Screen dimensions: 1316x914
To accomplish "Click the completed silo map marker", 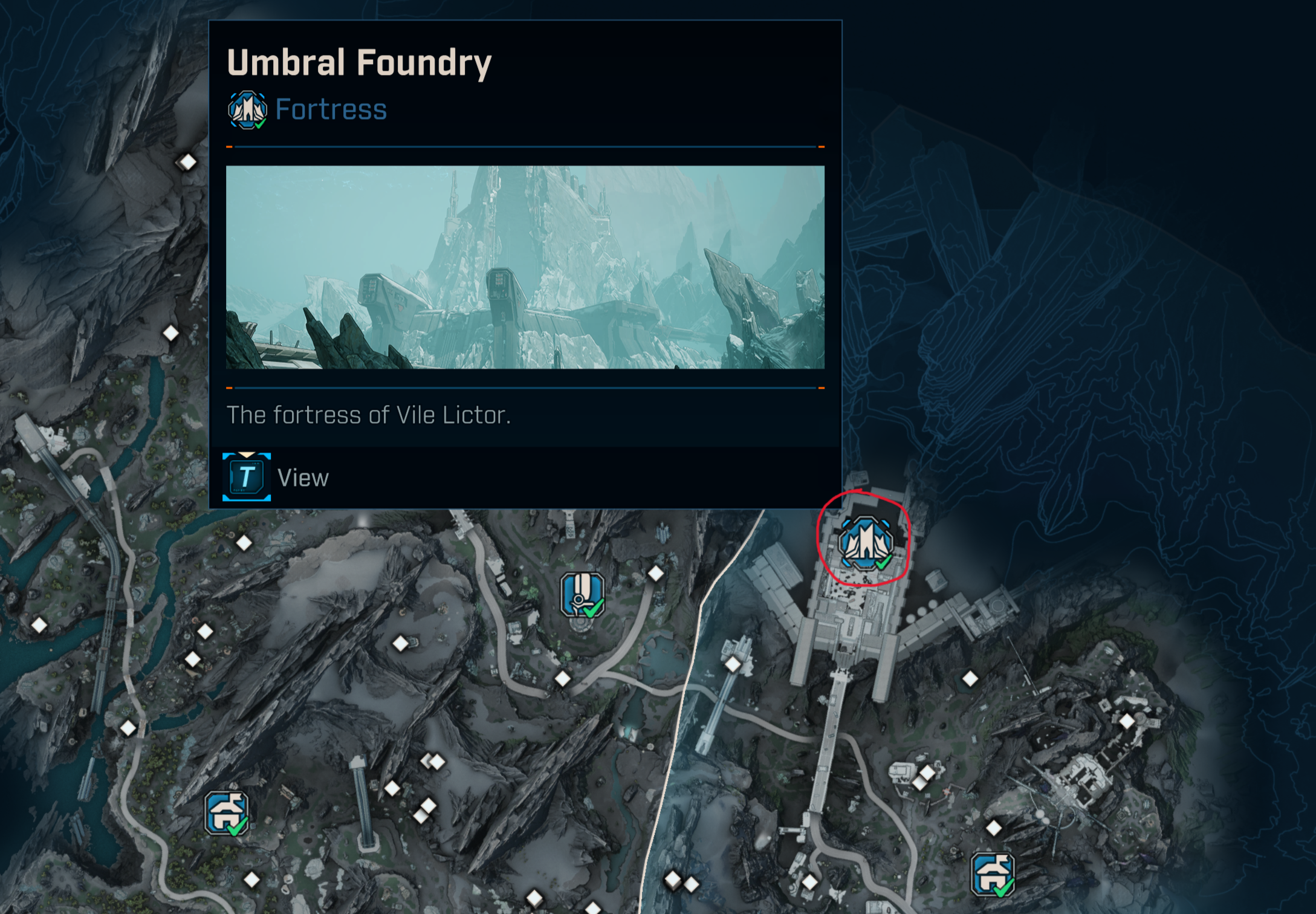I will tap(582, 595).
